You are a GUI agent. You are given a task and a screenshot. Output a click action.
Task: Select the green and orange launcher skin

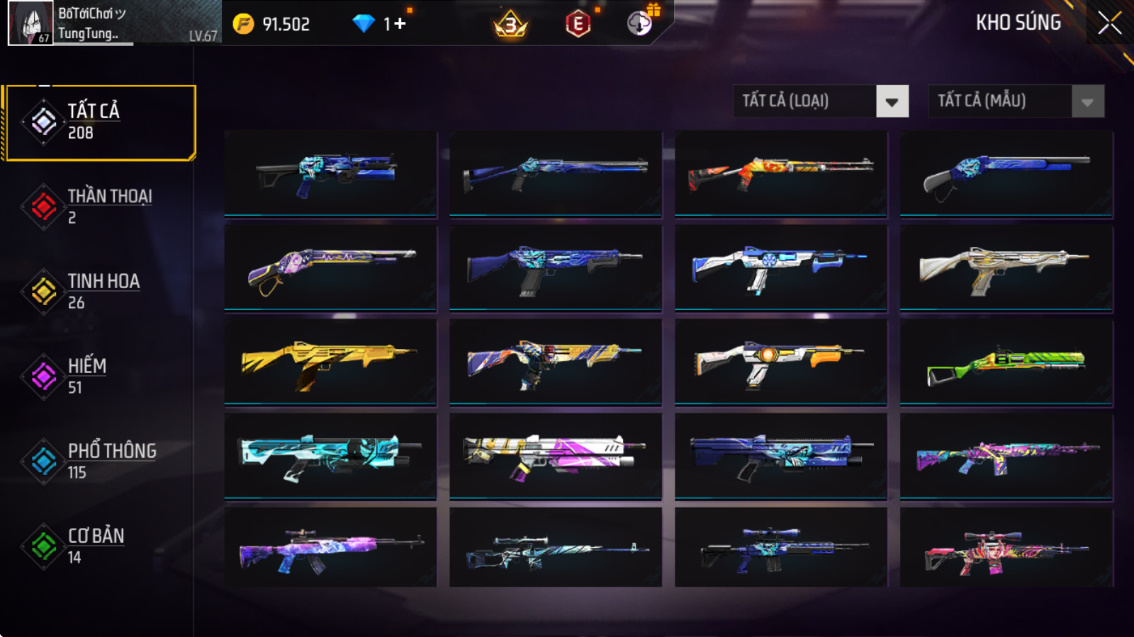tap(1006, 362)
